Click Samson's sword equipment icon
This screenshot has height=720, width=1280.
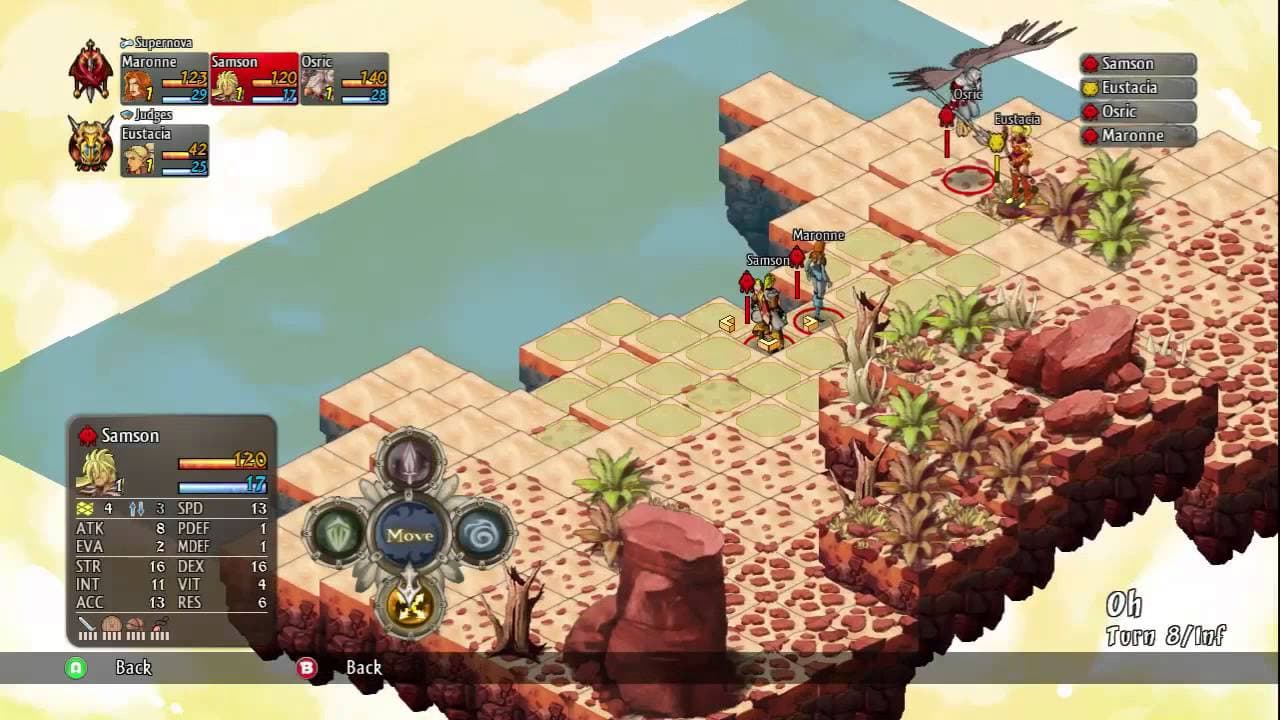(x=89, y=623)
